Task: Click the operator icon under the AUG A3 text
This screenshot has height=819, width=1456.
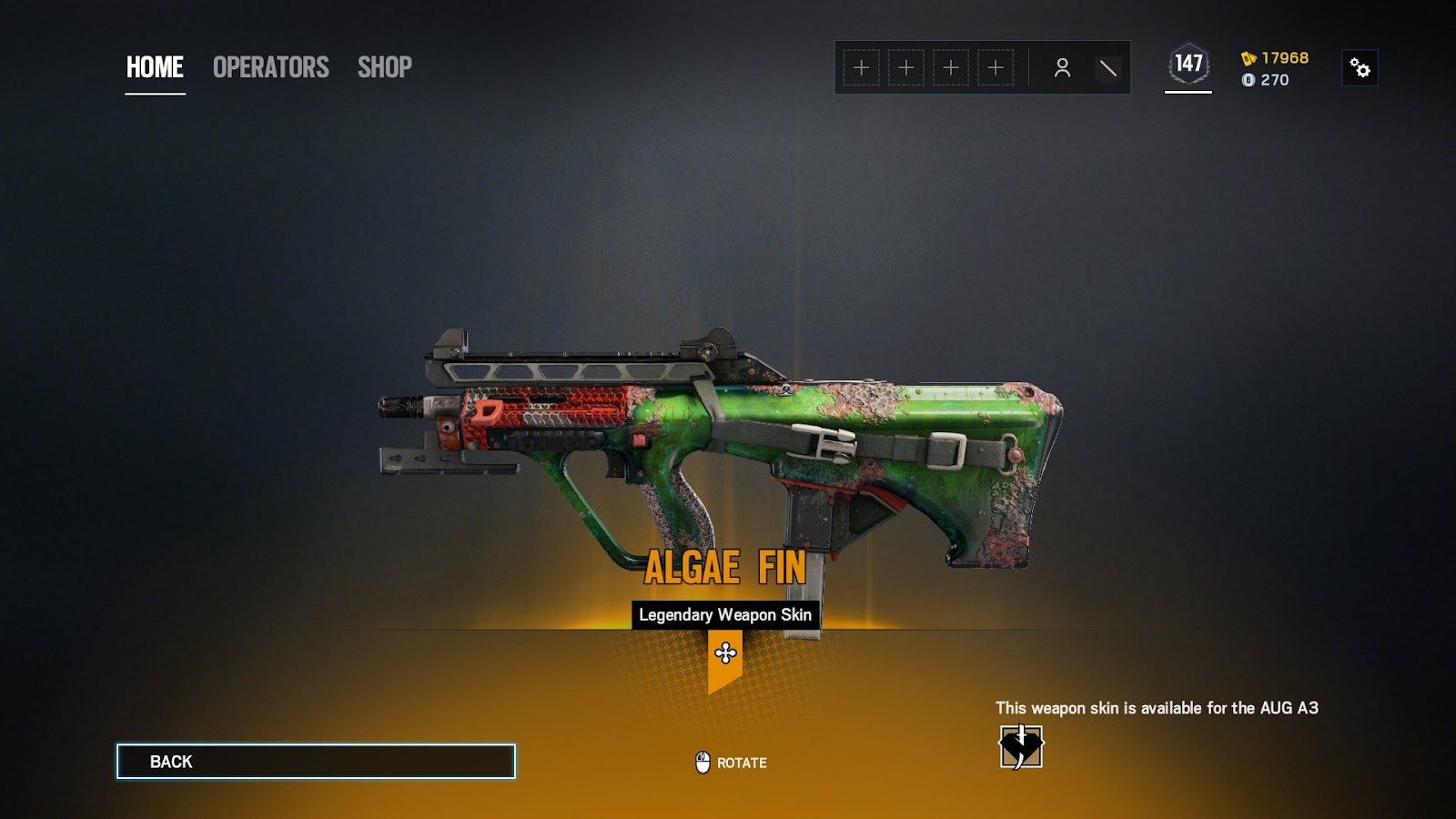Action: pyautogui.click(x=1022, y=747)
